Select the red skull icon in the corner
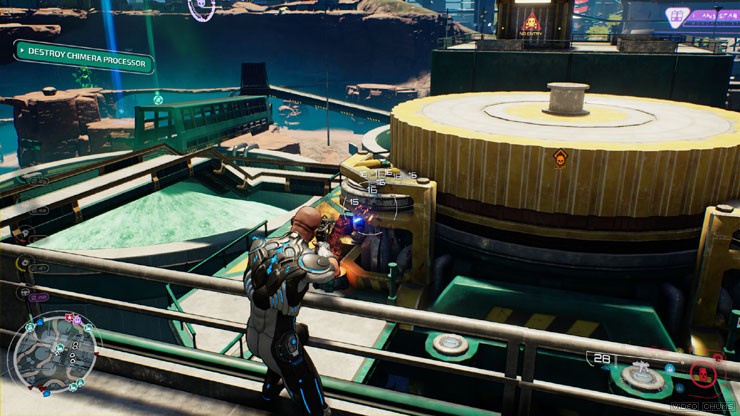The height and width of the screenshot is (416, 740). point(703,374)
